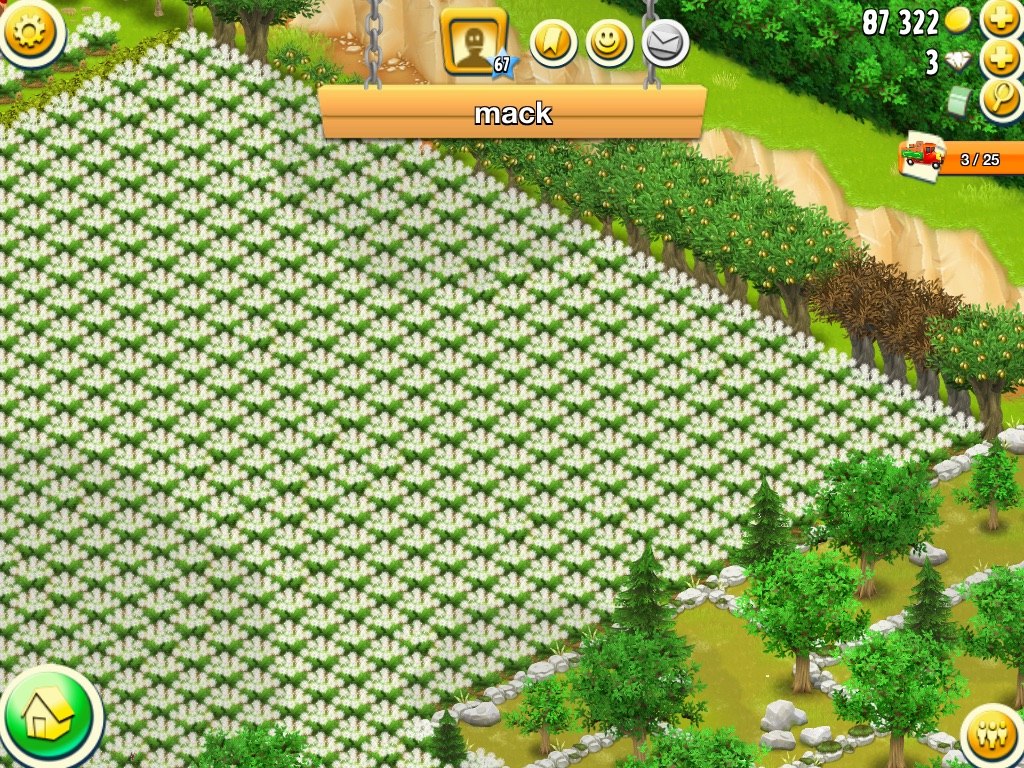The image size is (1024, 768).
Task: View mack's player profile avatar
Action: pyautogui.click(x=473, y=42)
